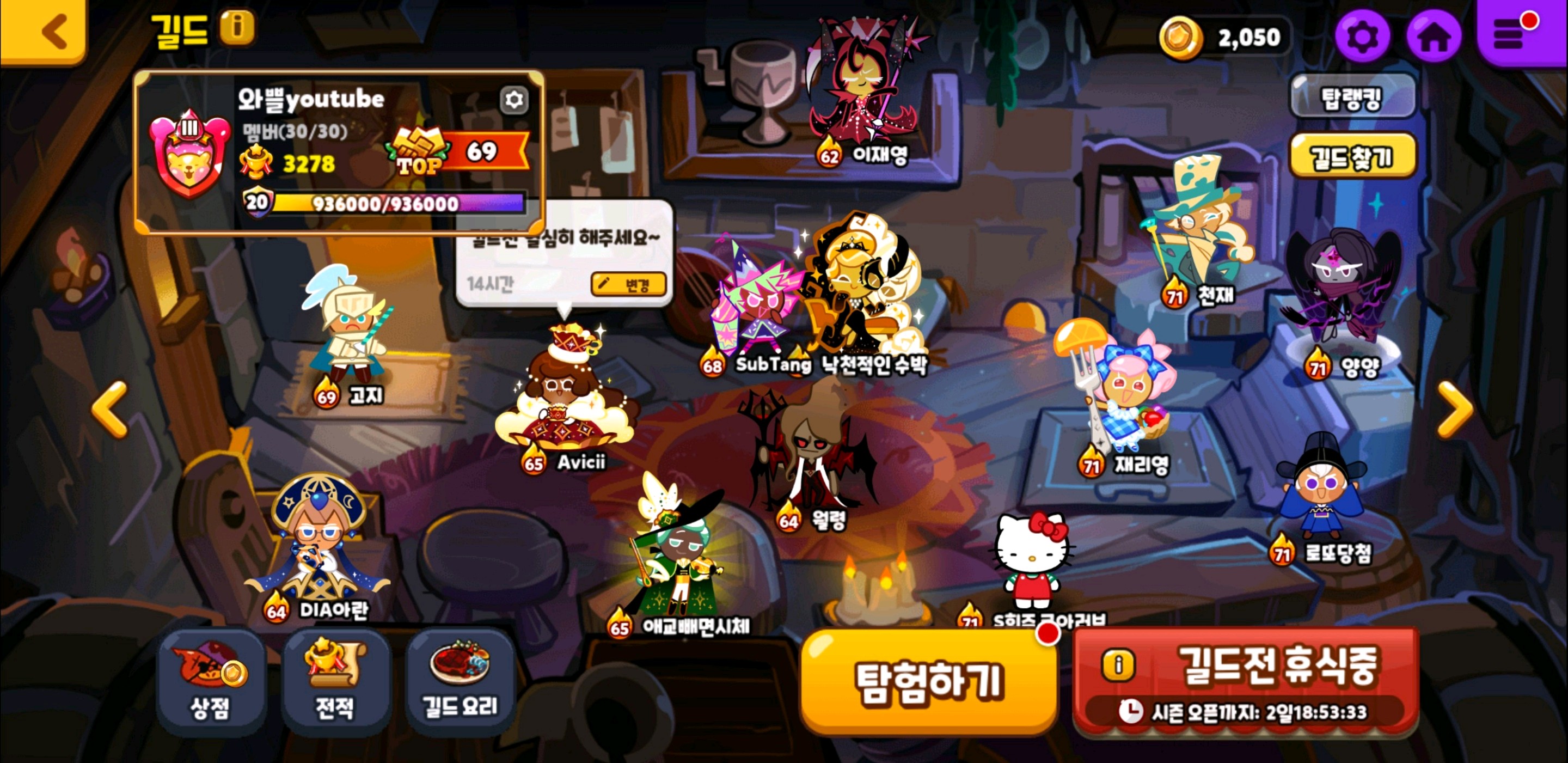
Task: Show previous guild members page
Action: (x=109, y=408)
